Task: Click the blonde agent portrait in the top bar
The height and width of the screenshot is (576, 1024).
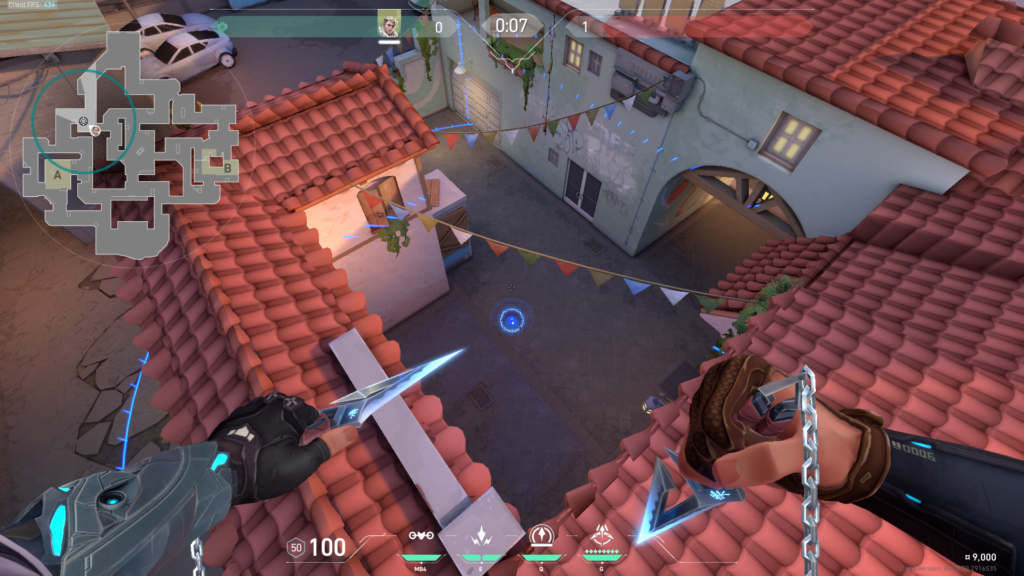Action: (x=389, y=24)
